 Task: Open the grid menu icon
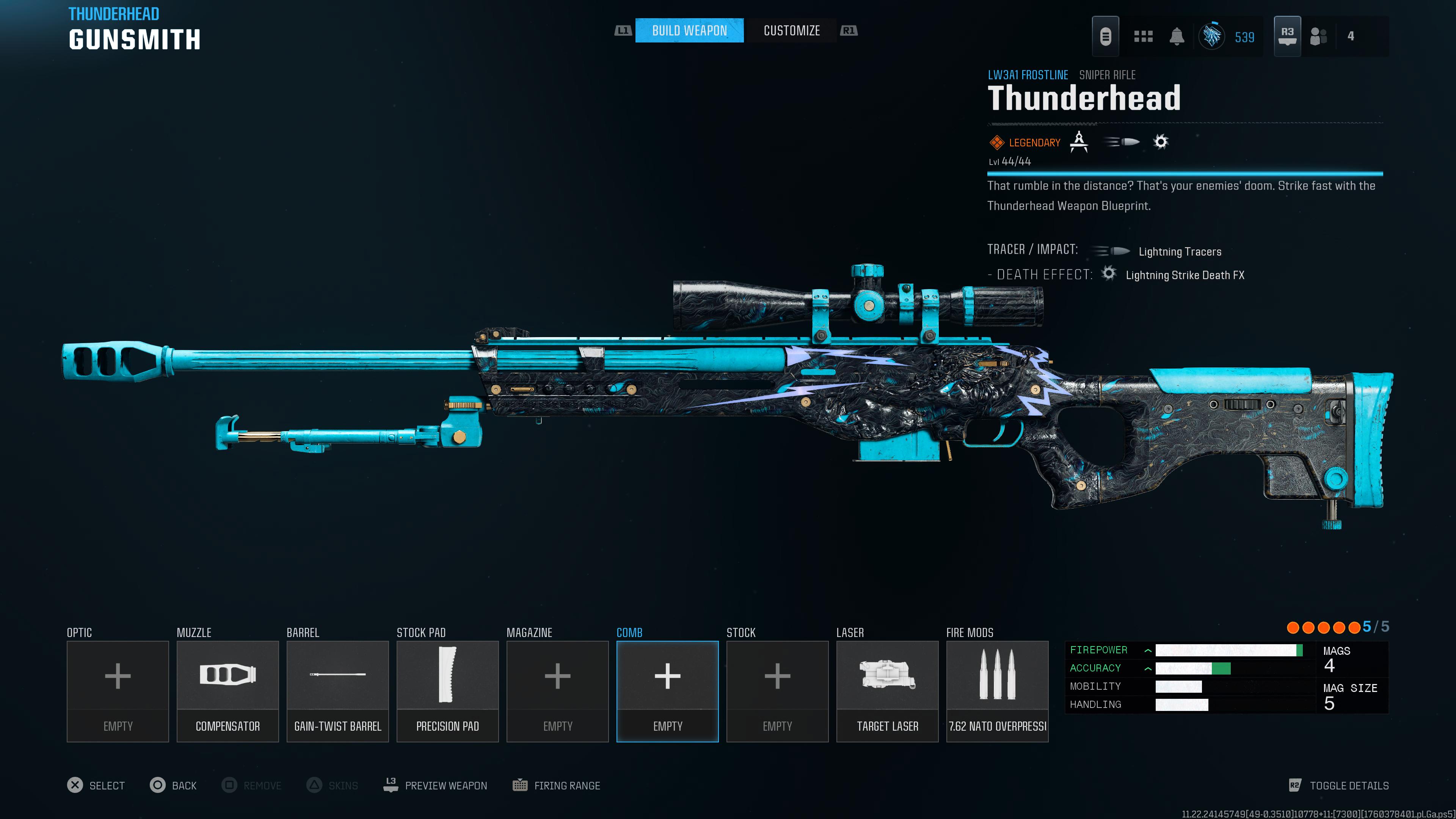pyautogui.click(x=1143, y=37)
